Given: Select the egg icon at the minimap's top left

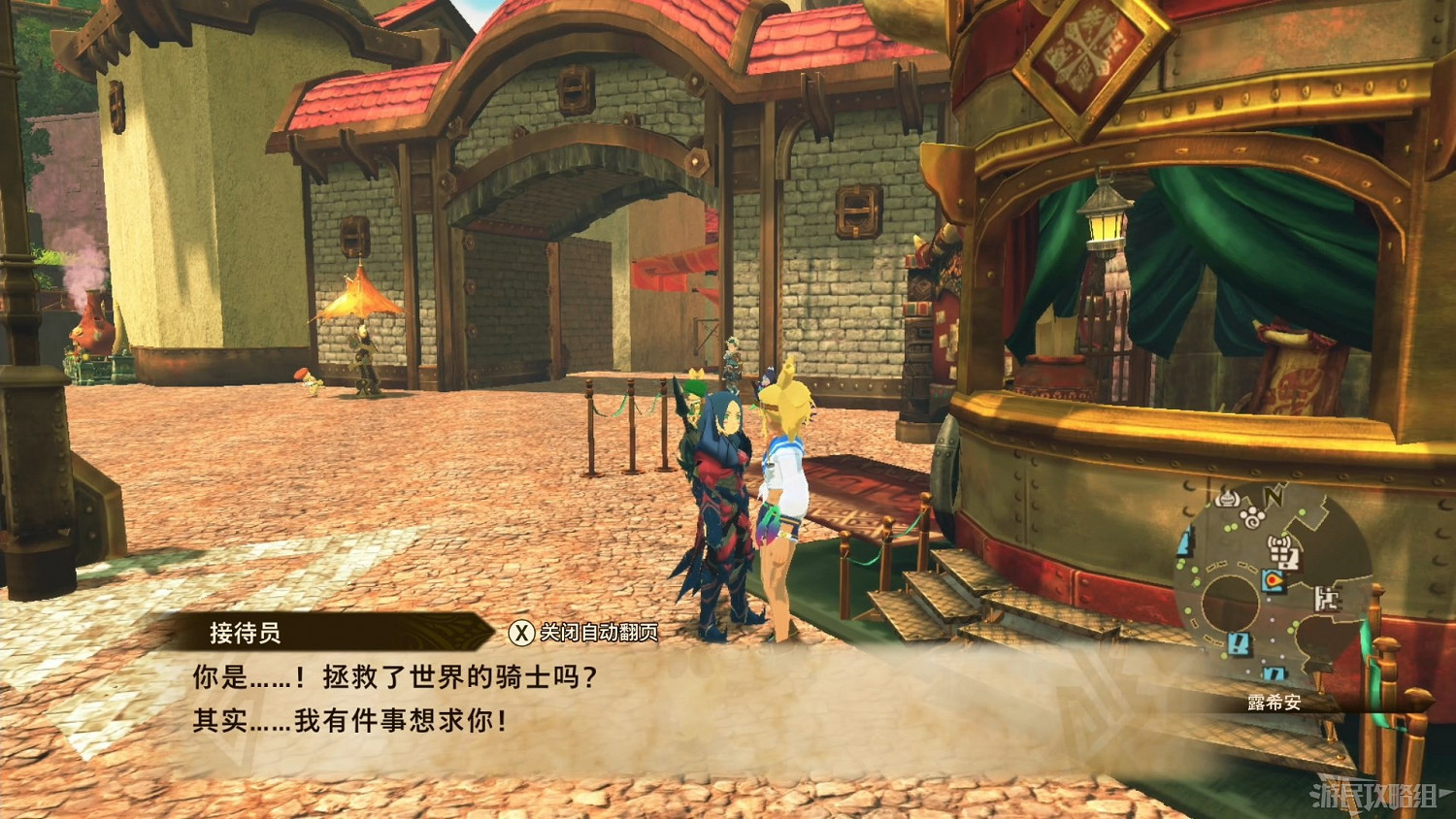Looking at the screenshot, I should click(1227, 498).
